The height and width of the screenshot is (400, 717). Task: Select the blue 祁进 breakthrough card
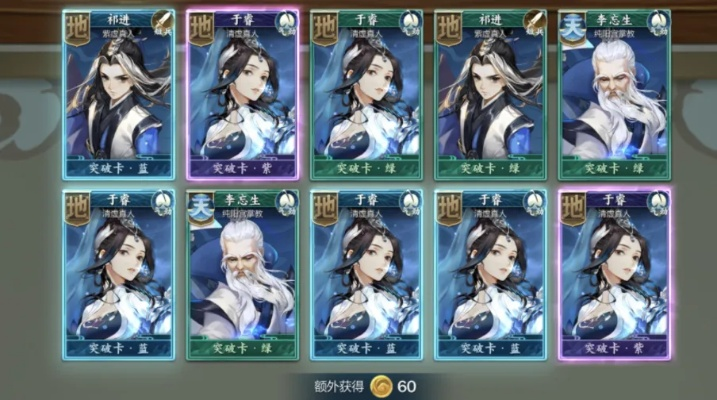118,95
